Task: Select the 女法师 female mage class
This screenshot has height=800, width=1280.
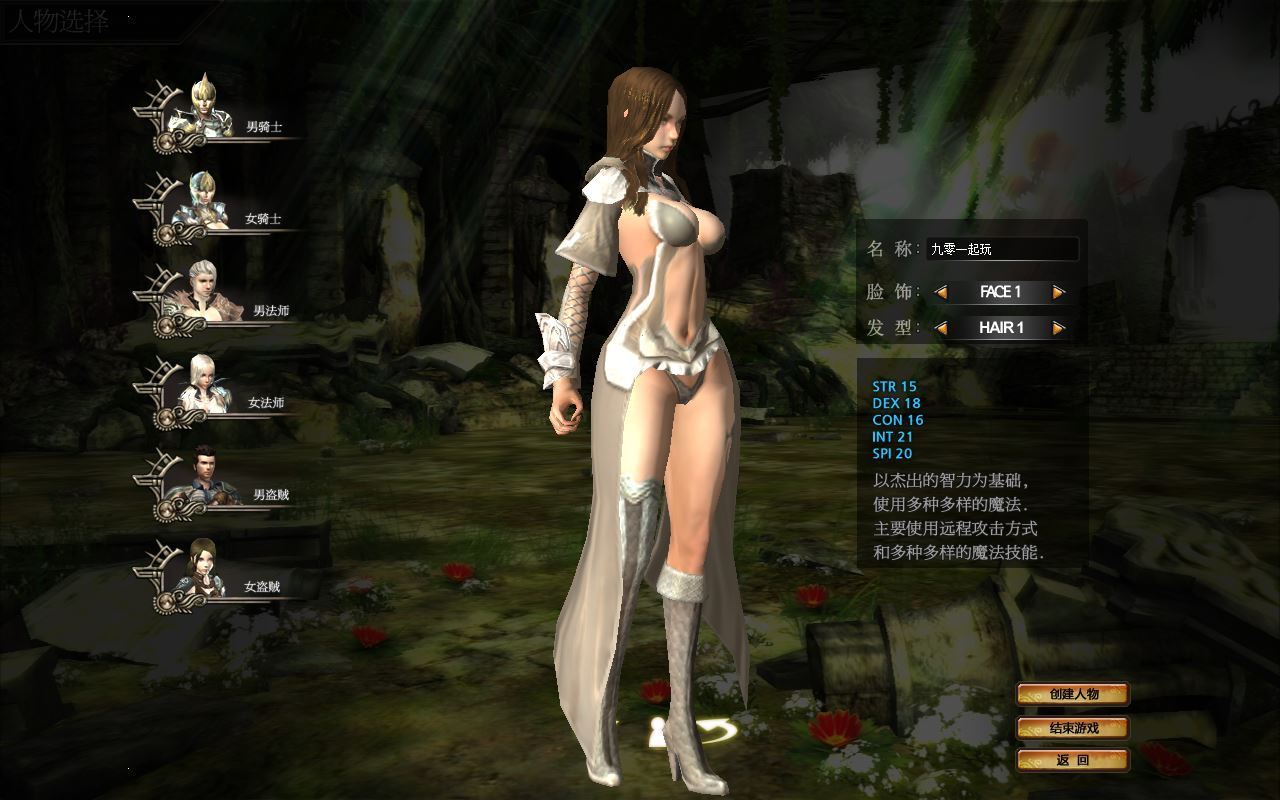Action: (x=206, y=388)
